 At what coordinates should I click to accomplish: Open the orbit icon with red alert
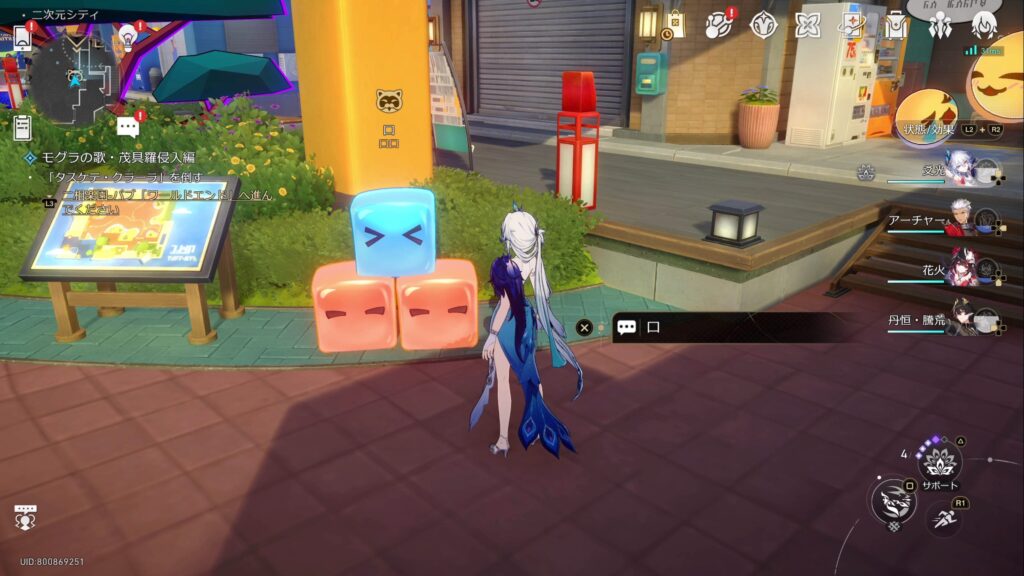click(x=718, y=25)
